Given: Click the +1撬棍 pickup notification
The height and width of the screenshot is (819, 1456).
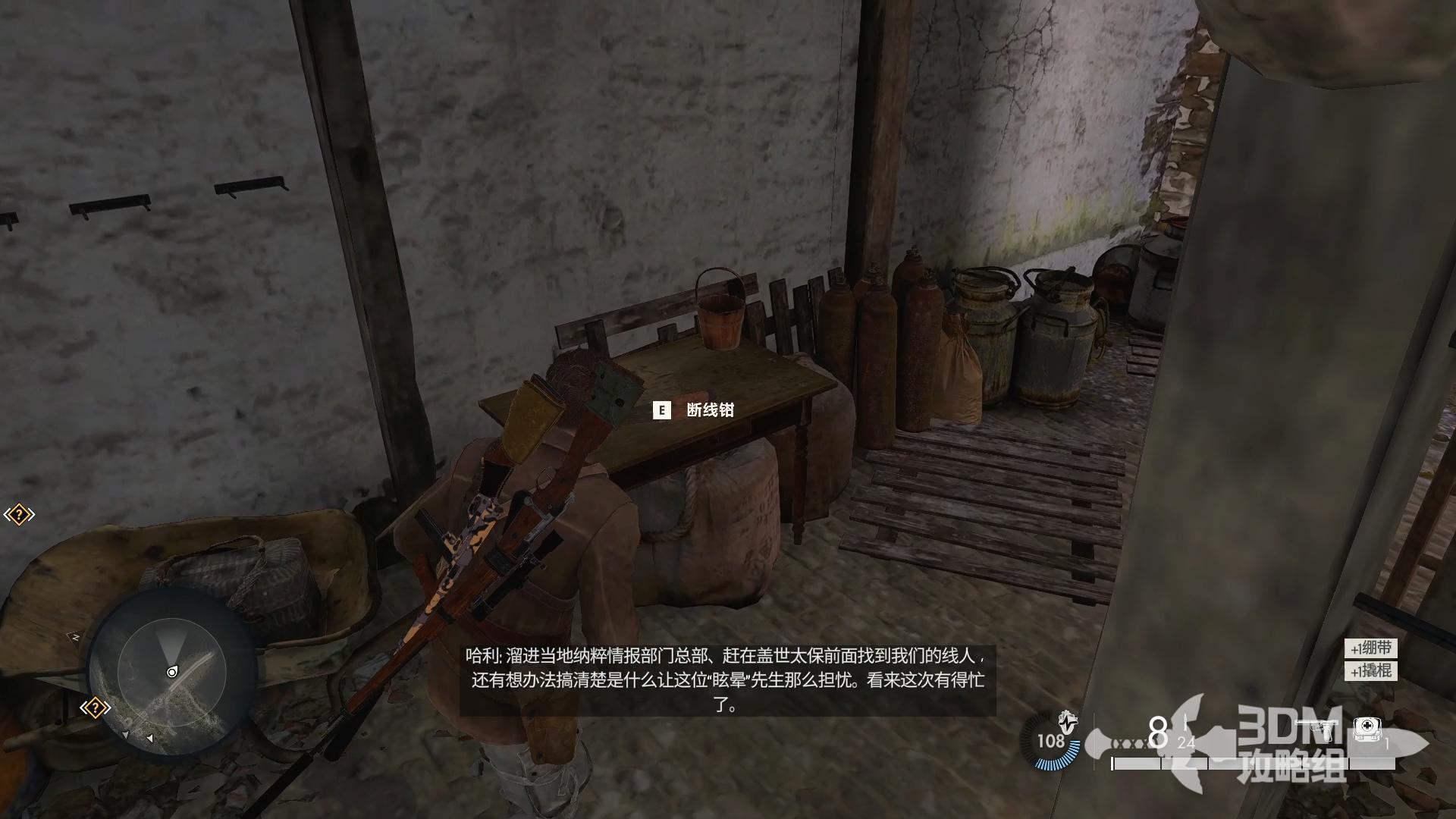Looking at the screenshot, I should pyautogui.click(x=1371, y=670).
